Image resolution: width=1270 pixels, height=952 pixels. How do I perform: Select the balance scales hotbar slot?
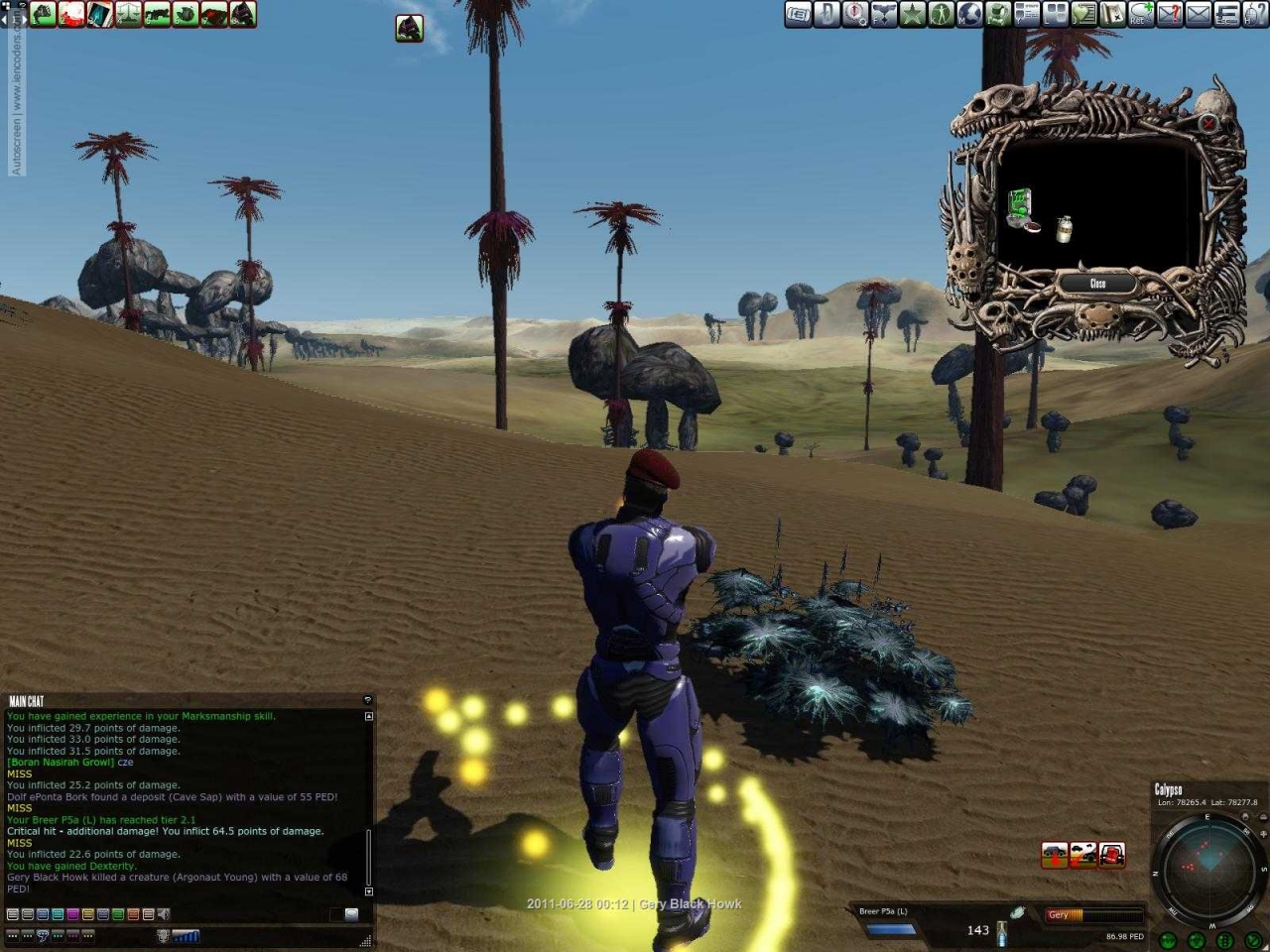tap(128, 14)
